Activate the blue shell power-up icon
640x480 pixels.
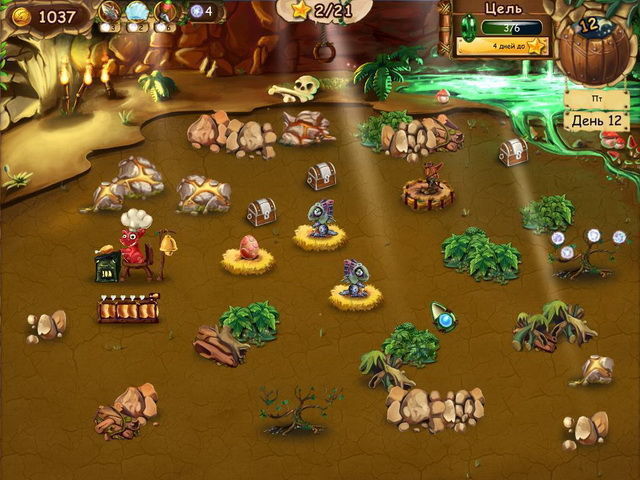coord(137,12)
